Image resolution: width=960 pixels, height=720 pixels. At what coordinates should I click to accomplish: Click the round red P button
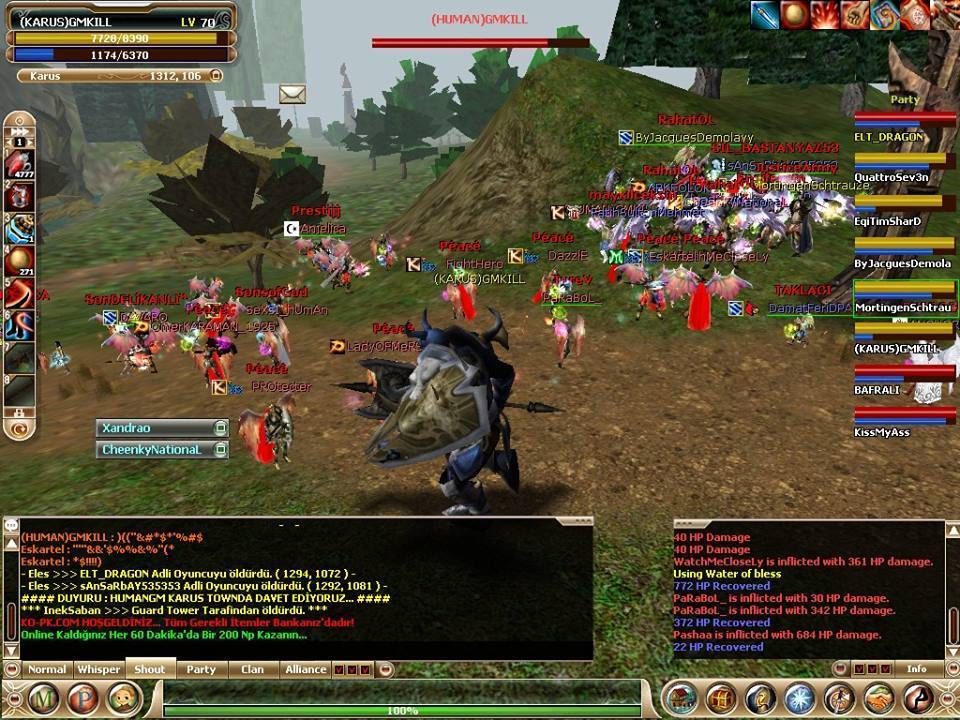coord(85,698)
